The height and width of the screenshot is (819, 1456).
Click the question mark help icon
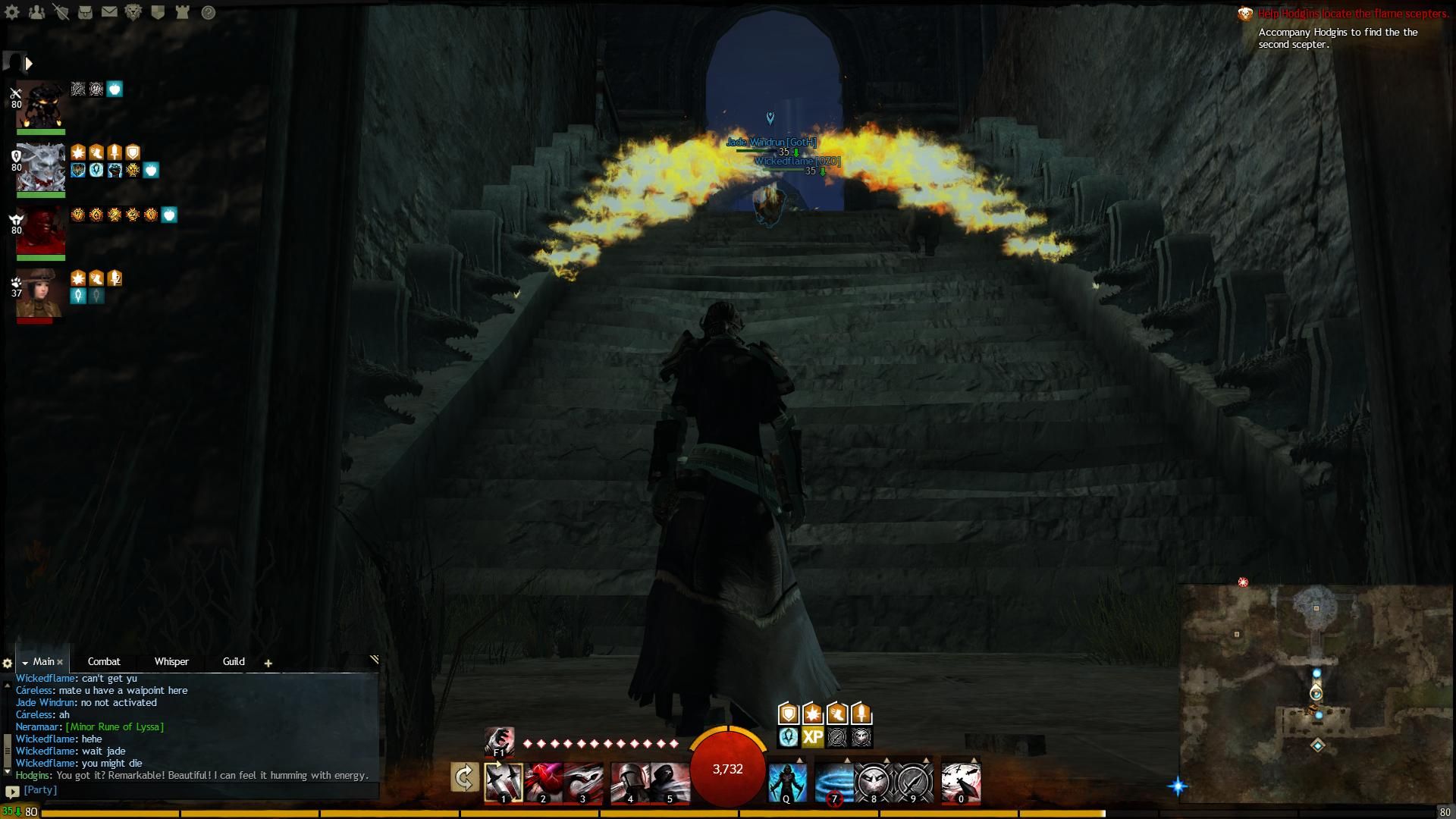click(208, 12)
